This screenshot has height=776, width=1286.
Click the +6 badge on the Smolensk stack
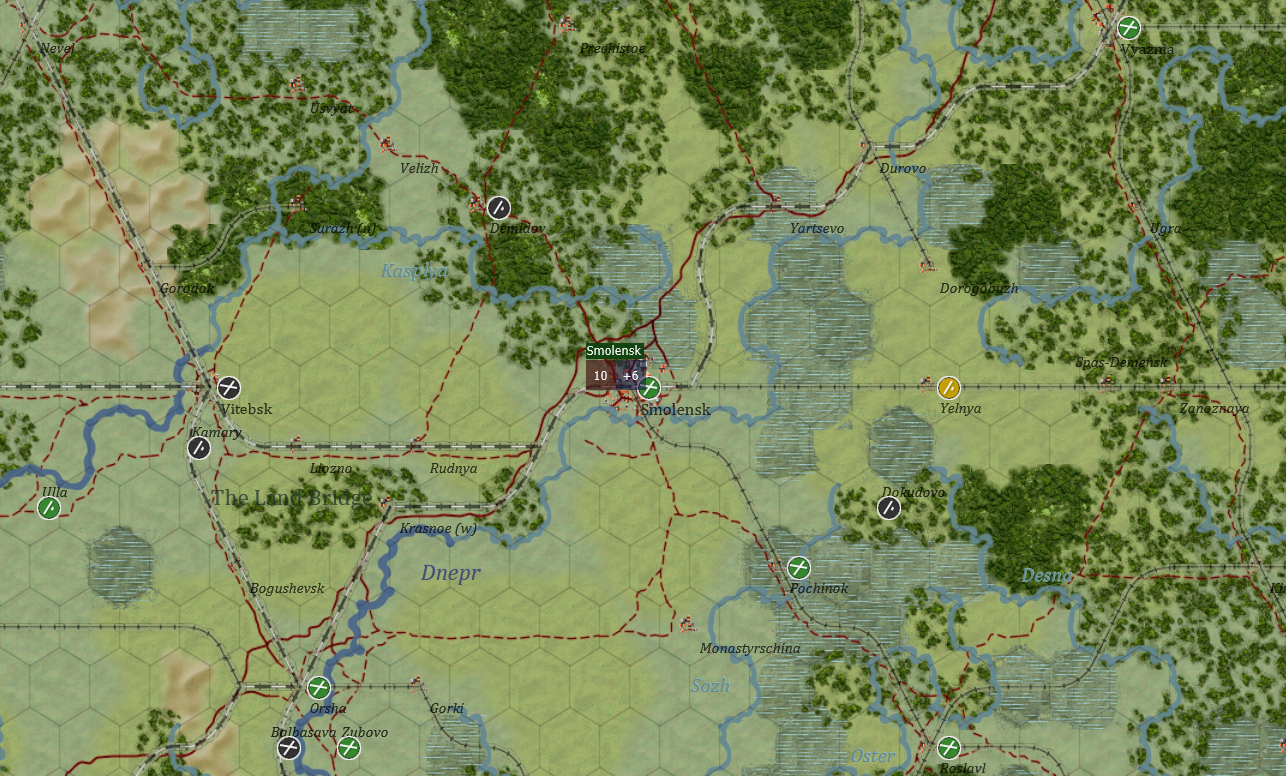tap(629, 376)
